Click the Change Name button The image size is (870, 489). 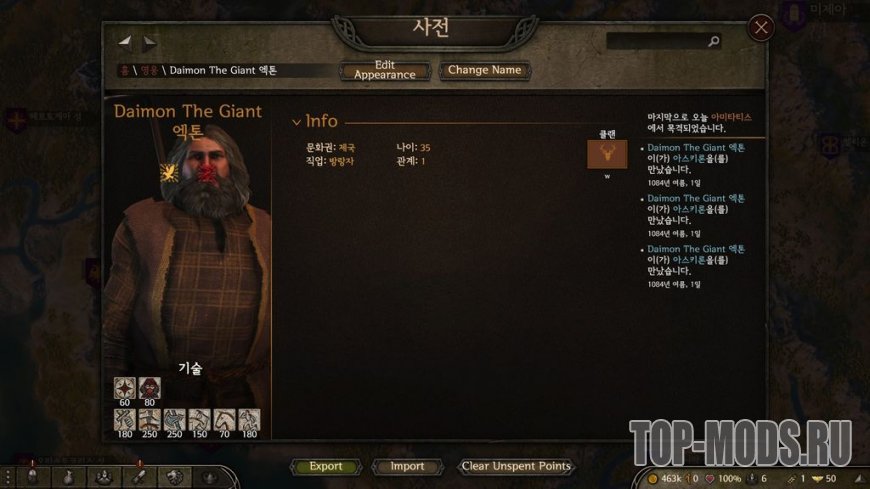click(x=484, y=71)
